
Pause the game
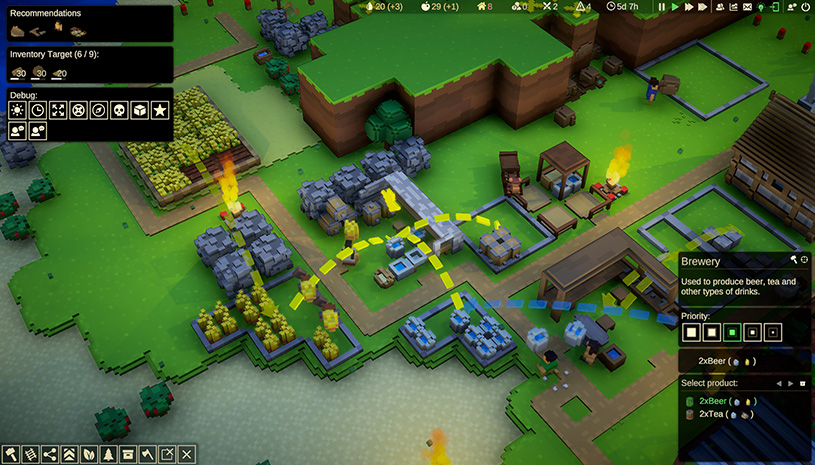click(x=661, y=7)
